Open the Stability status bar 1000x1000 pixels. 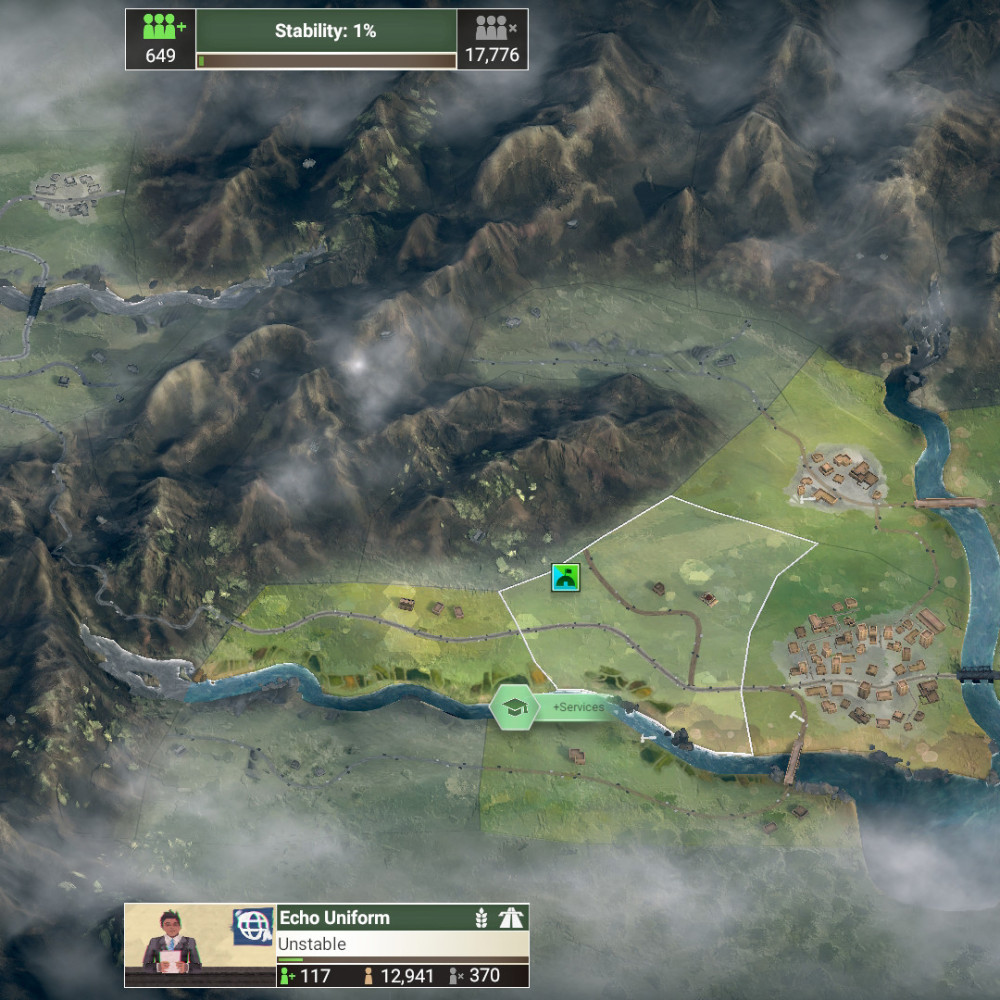[x=326, y=39]
